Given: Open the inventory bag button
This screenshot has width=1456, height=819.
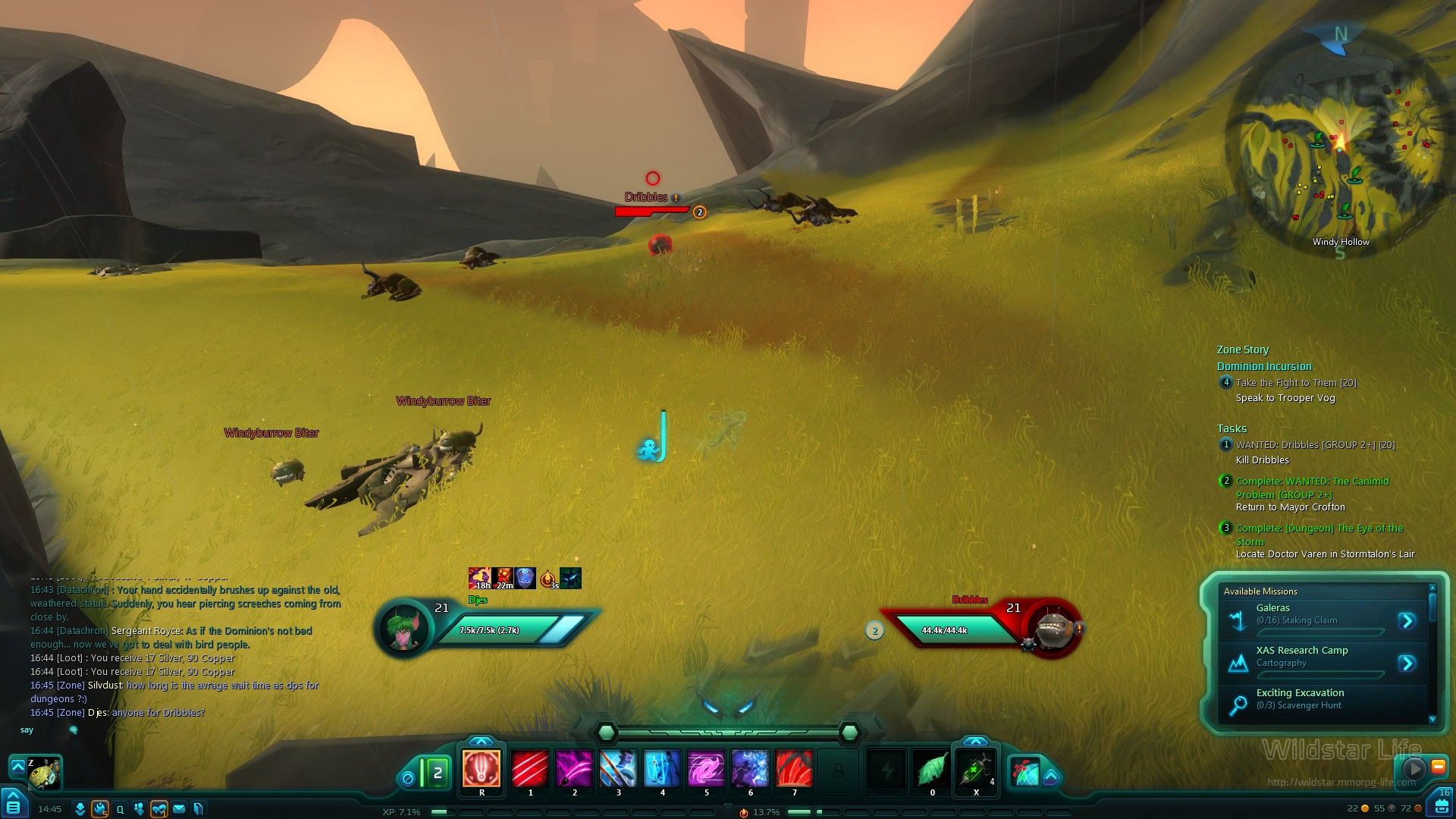Looking at the screenshot, I should click(x=1441, y=805).
